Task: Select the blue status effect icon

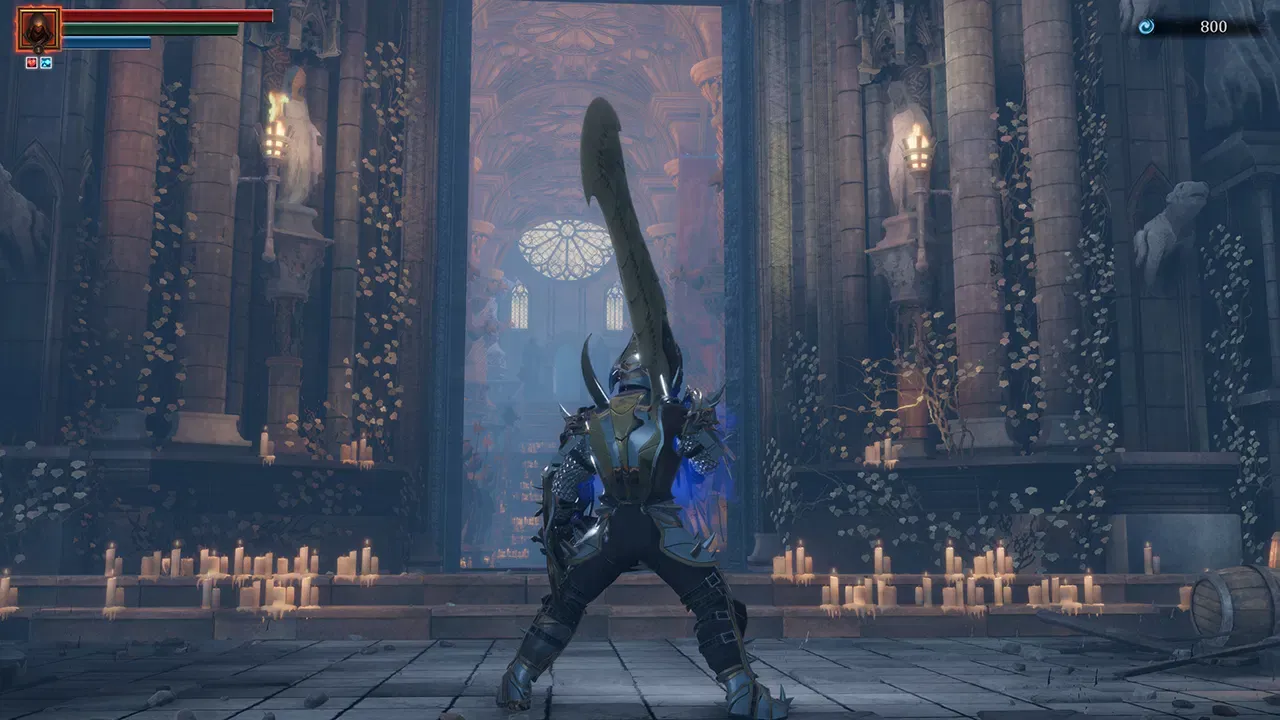Action: click(46, 62)
